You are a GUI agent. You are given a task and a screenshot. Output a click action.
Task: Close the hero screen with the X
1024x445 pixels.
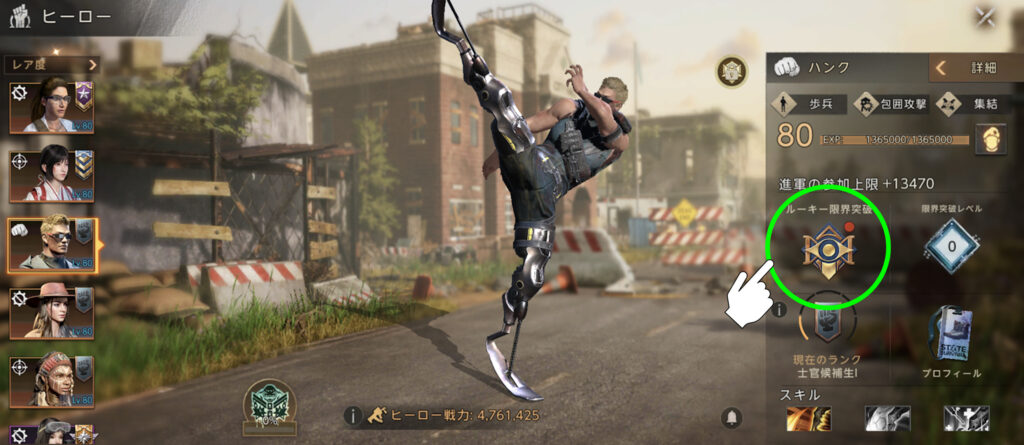tap(985, 17)
